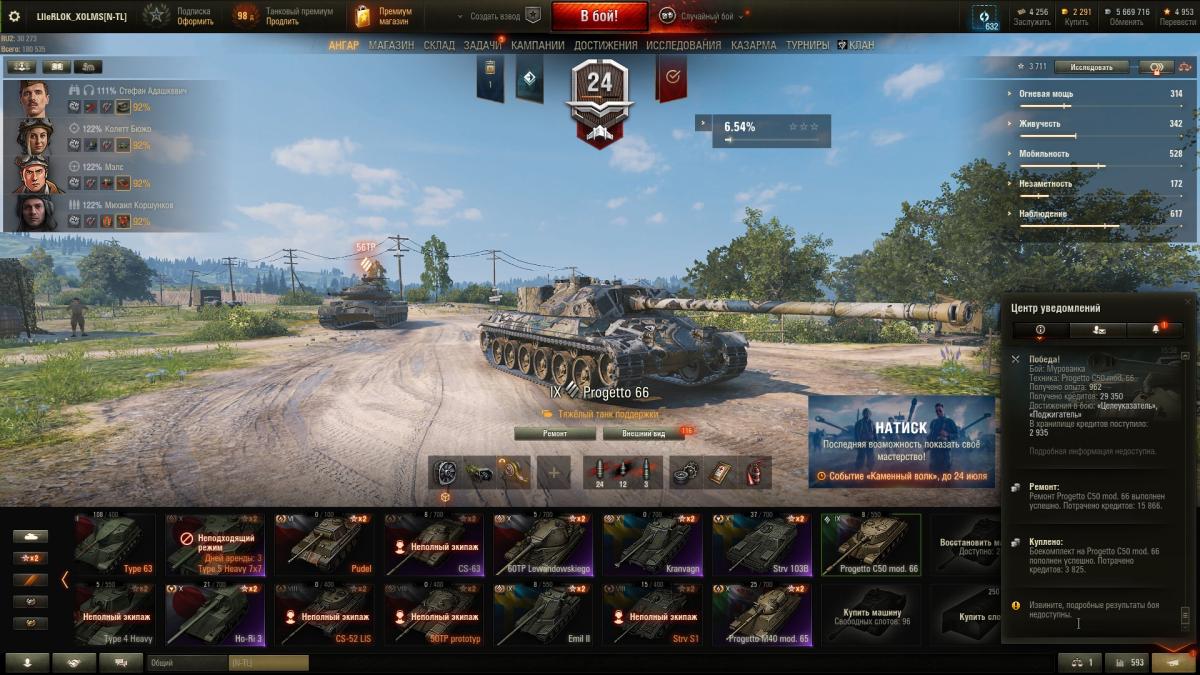
Task: Open the КАЗАРМА tab
Action: [x=753, y=45]
